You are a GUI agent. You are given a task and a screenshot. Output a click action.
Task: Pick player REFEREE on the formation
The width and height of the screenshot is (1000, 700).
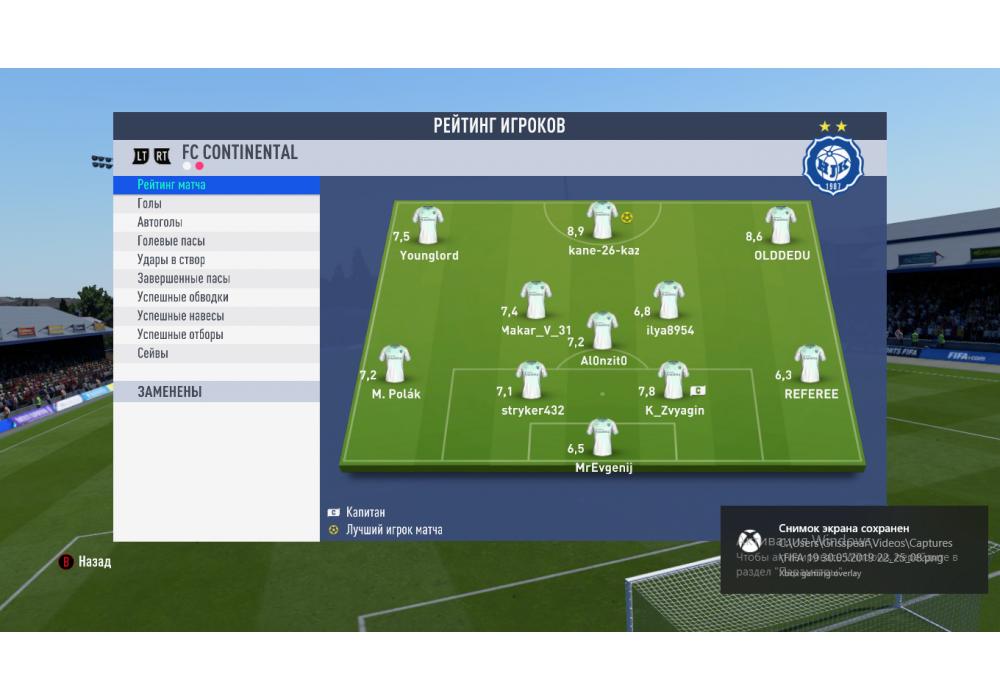[810, 364]
